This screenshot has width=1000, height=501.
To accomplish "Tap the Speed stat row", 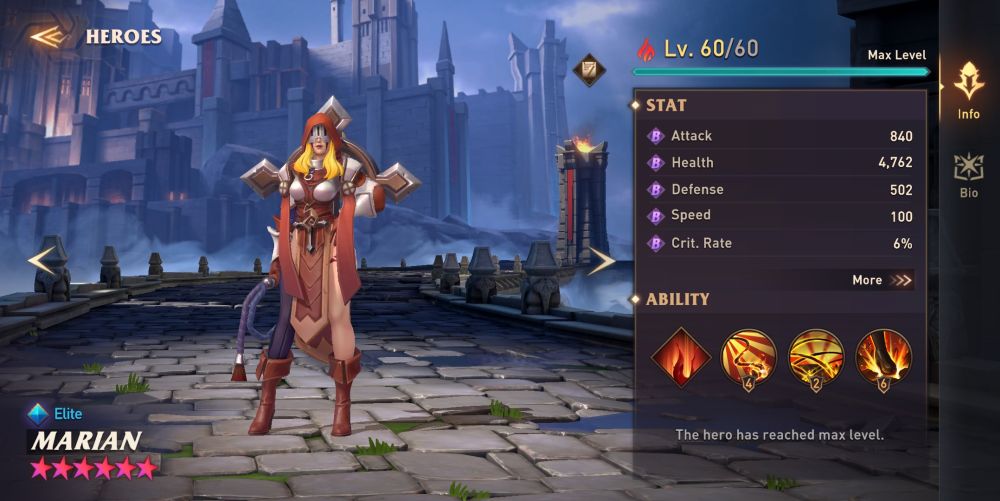I will point(780,216).
